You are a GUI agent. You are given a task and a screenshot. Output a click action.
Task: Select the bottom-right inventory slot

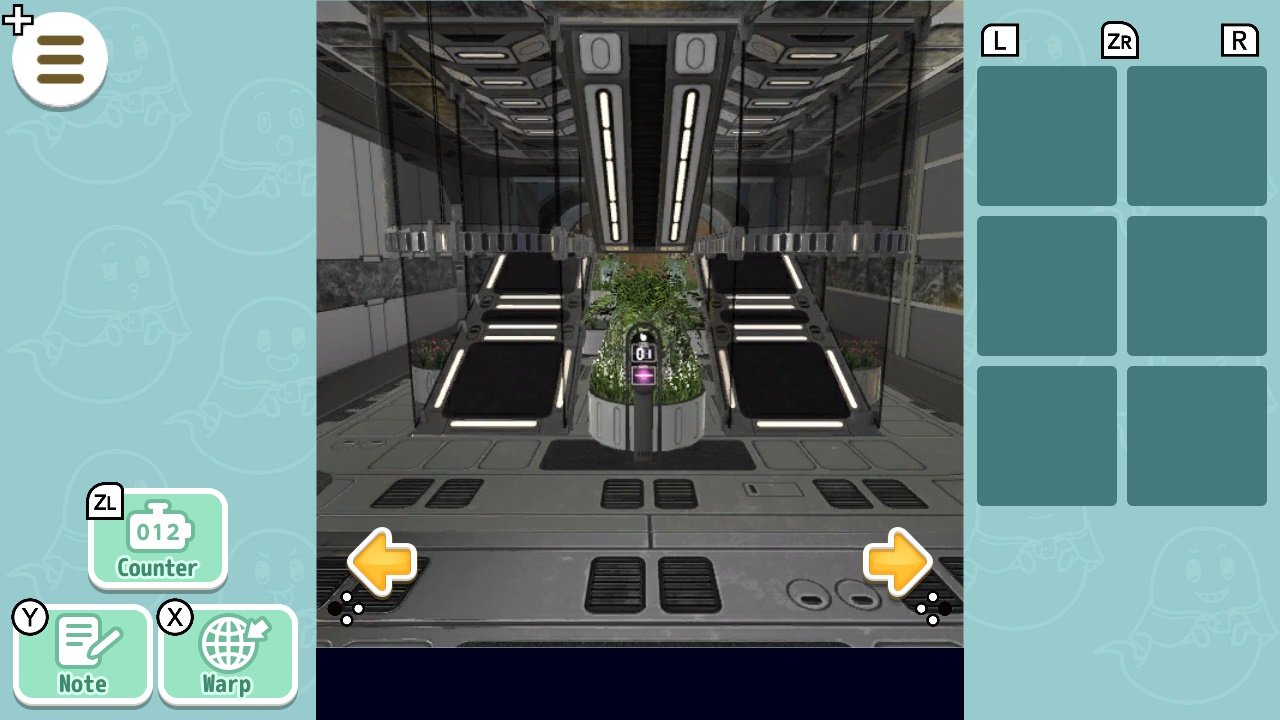pos(1196,435)
